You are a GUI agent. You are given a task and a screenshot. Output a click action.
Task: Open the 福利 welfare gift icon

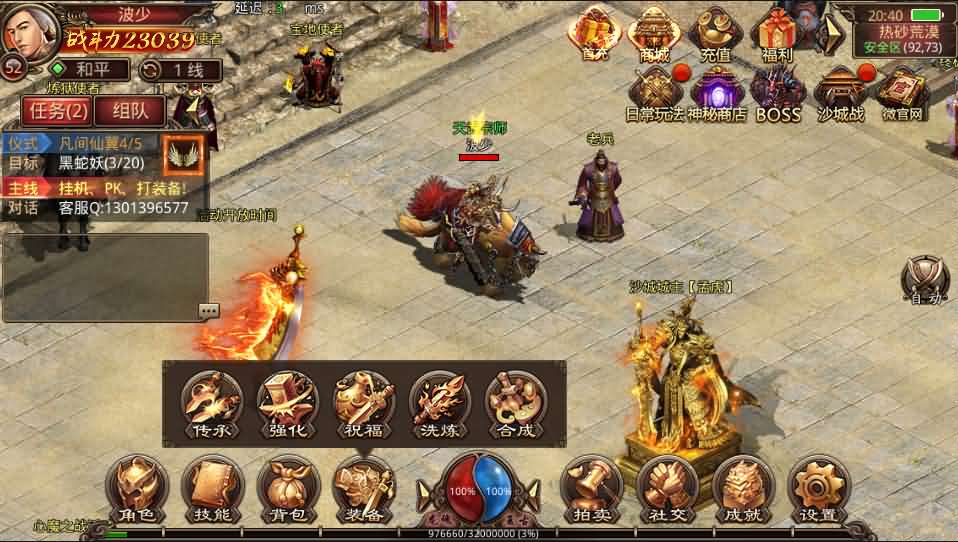[x=777, y=34]
